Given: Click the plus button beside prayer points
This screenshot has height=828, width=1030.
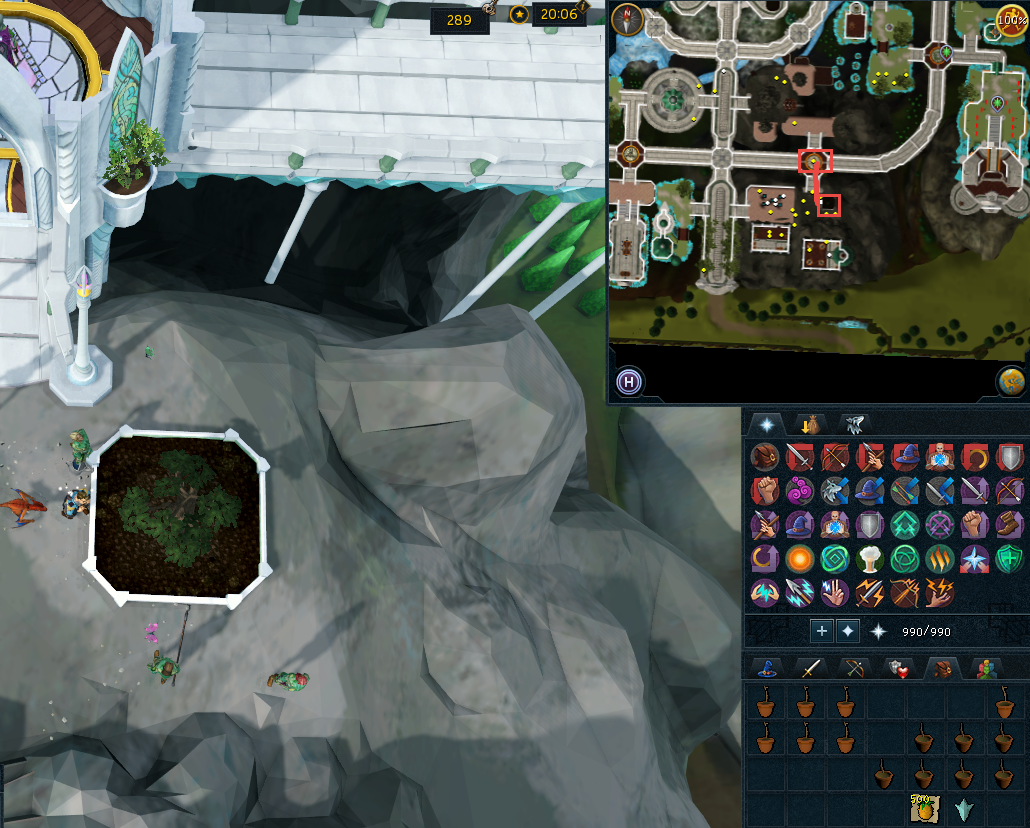Looking at the screenshot, I should (821, 631).
